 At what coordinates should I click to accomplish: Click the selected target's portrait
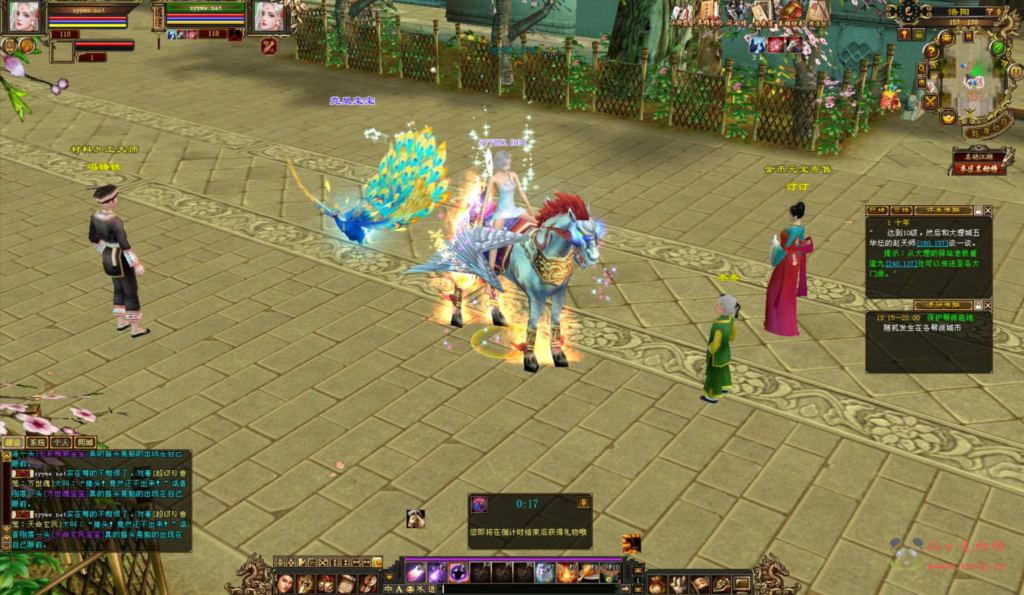[x=268, y=15]
